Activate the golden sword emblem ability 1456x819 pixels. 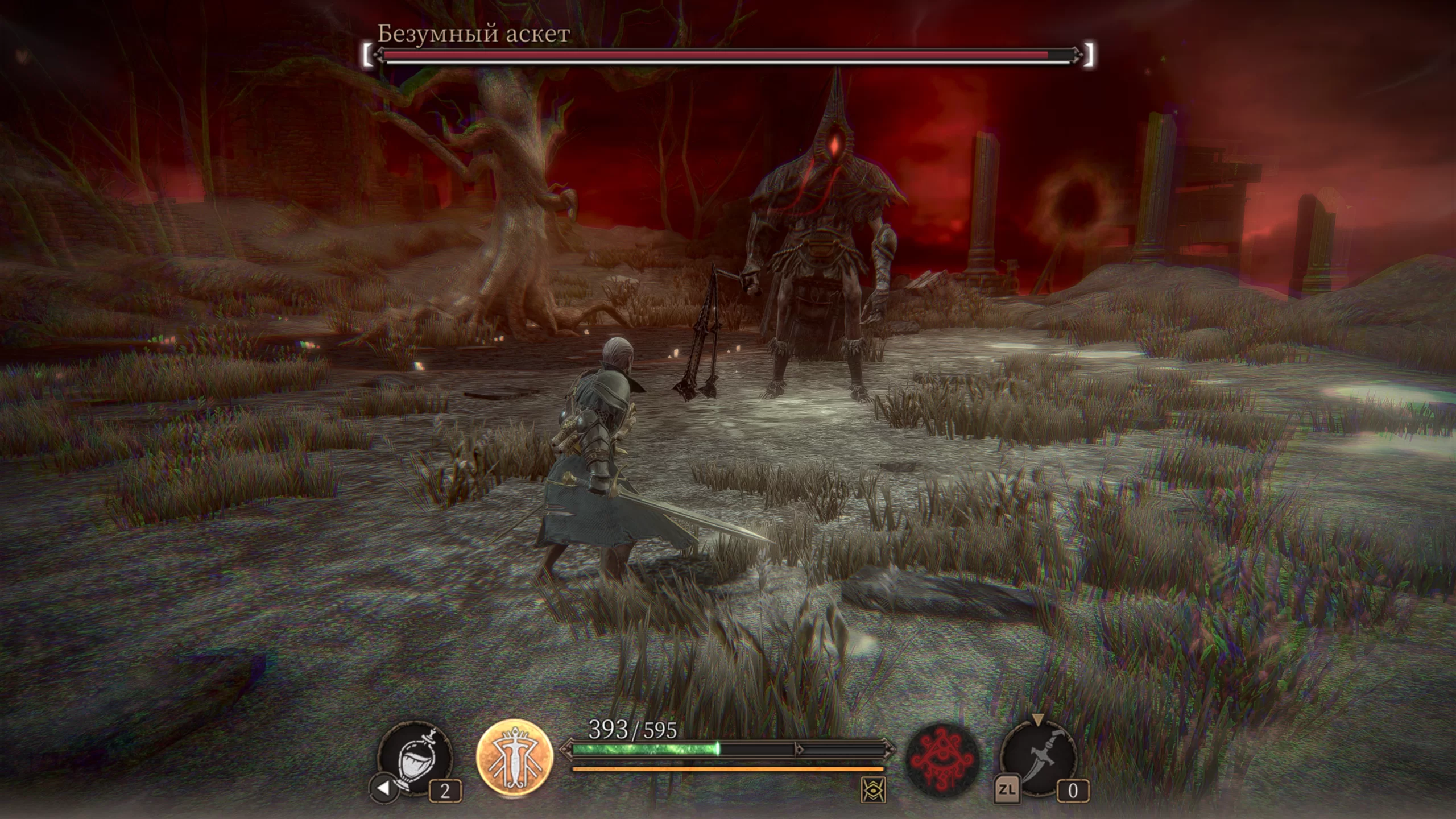tap(515, 759)
